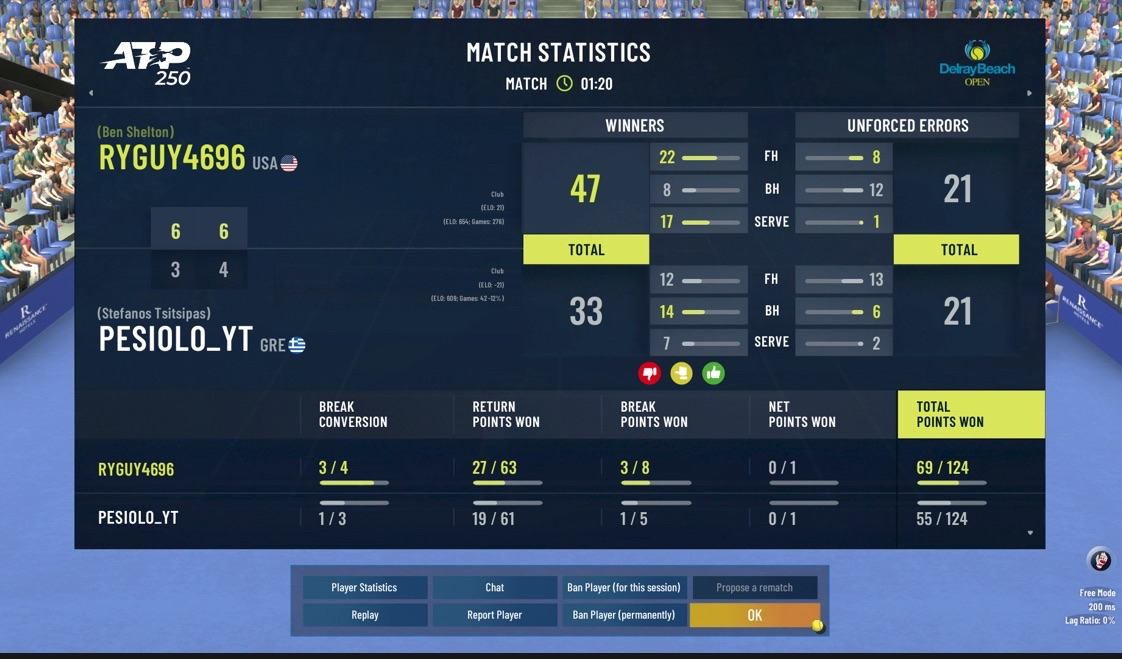Open Player Statistics
1122x659 pixels.
[x=364, y=587]
